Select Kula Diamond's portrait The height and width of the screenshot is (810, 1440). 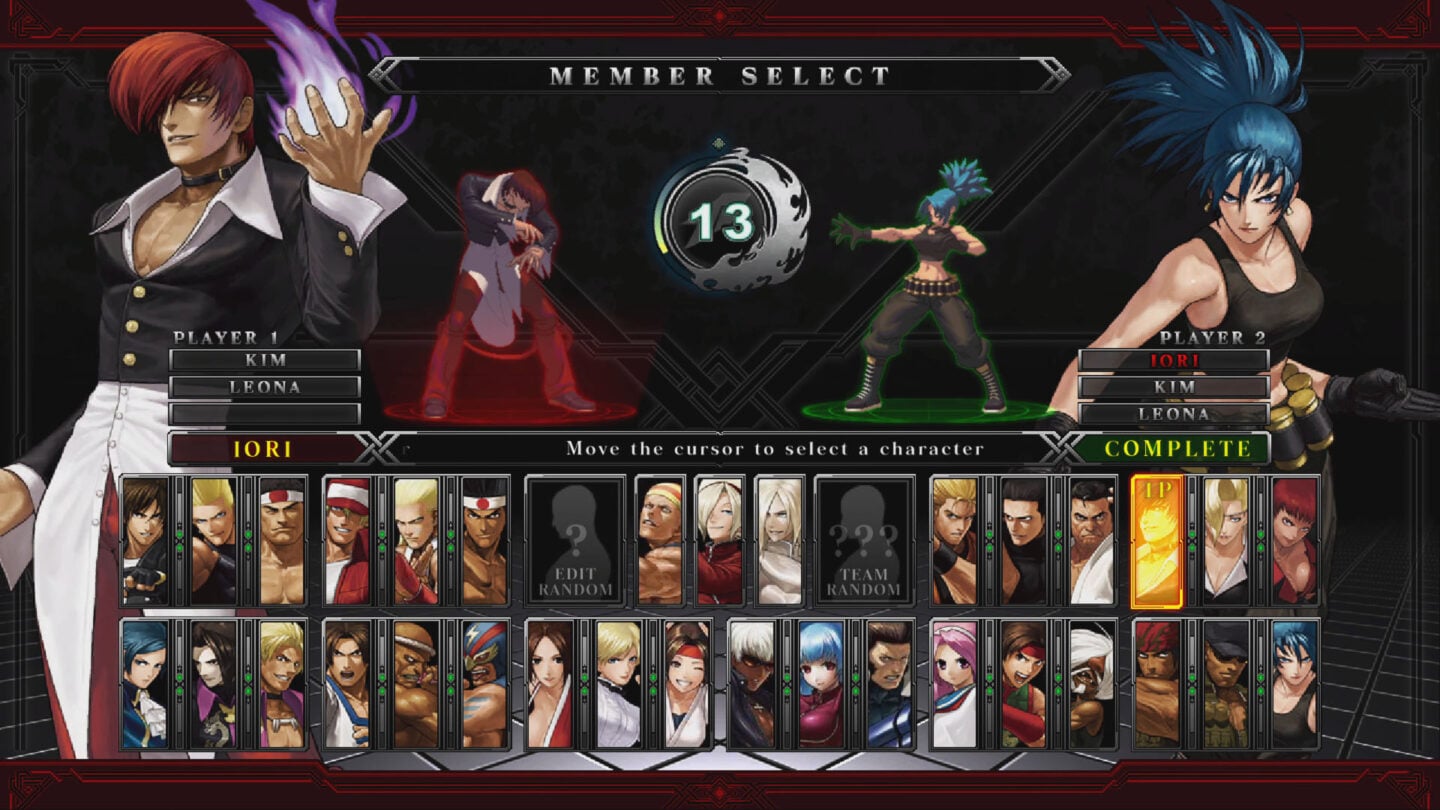tap(817, 685)
